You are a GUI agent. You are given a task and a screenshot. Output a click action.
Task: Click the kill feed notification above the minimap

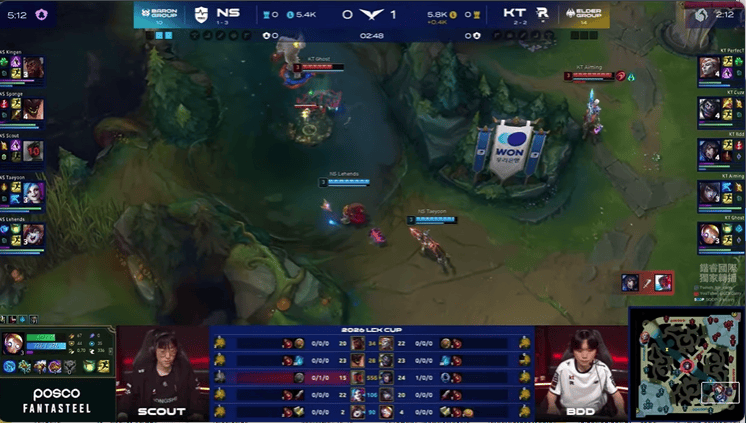[x=647, y=283]
